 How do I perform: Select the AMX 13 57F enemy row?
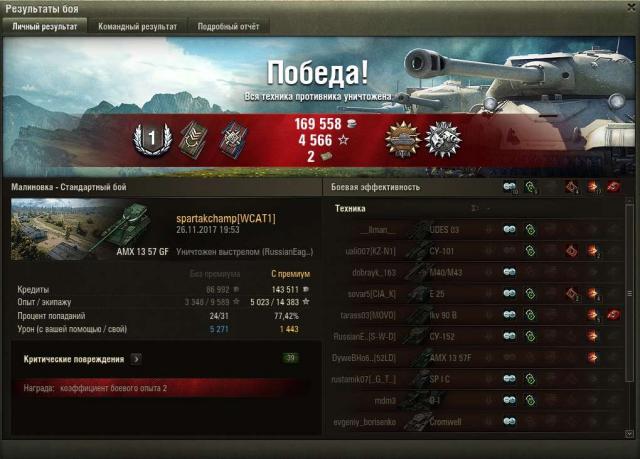[x=470, y=358]
